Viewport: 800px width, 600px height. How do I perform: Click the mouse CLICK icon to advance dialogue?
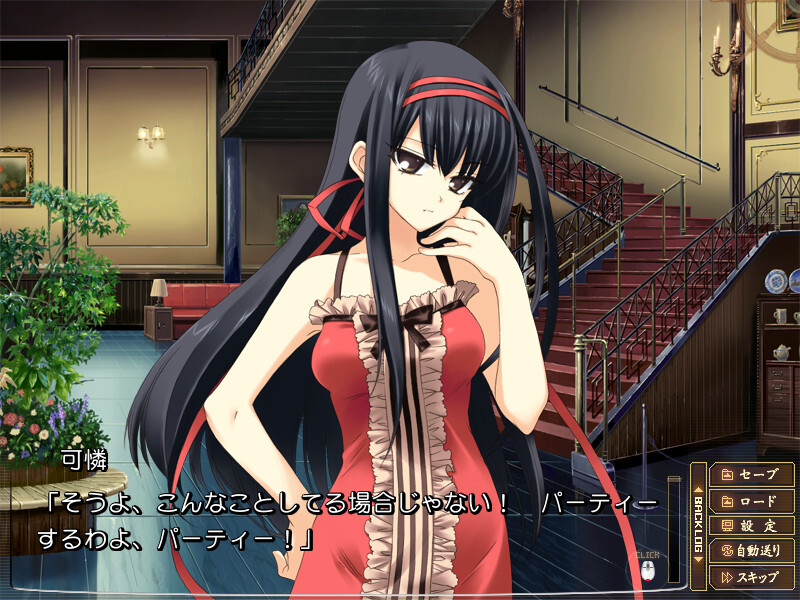tap(646, 571)
